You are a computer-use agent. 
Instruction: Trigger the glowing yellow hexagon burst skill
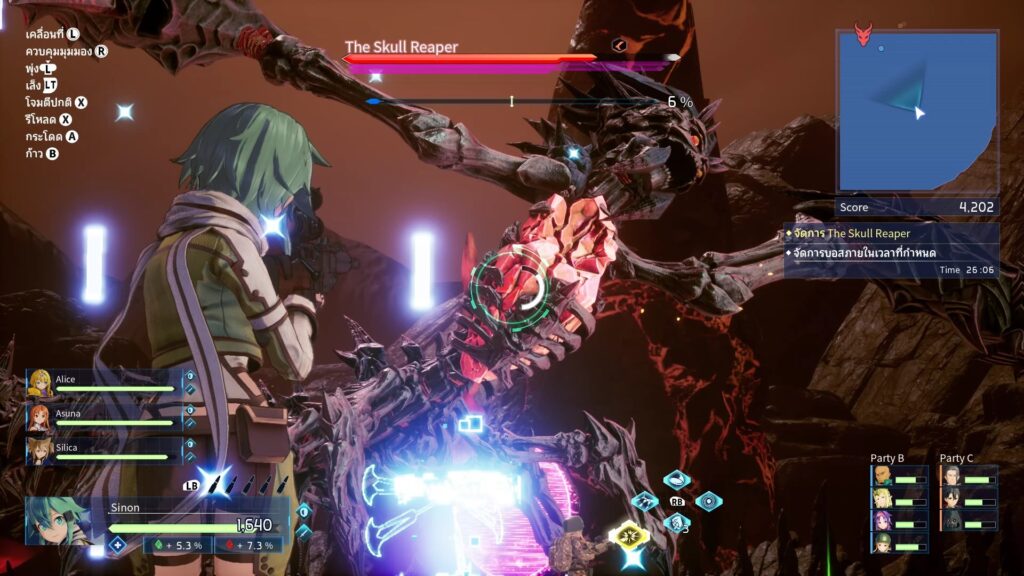click(x=629, y=537)
